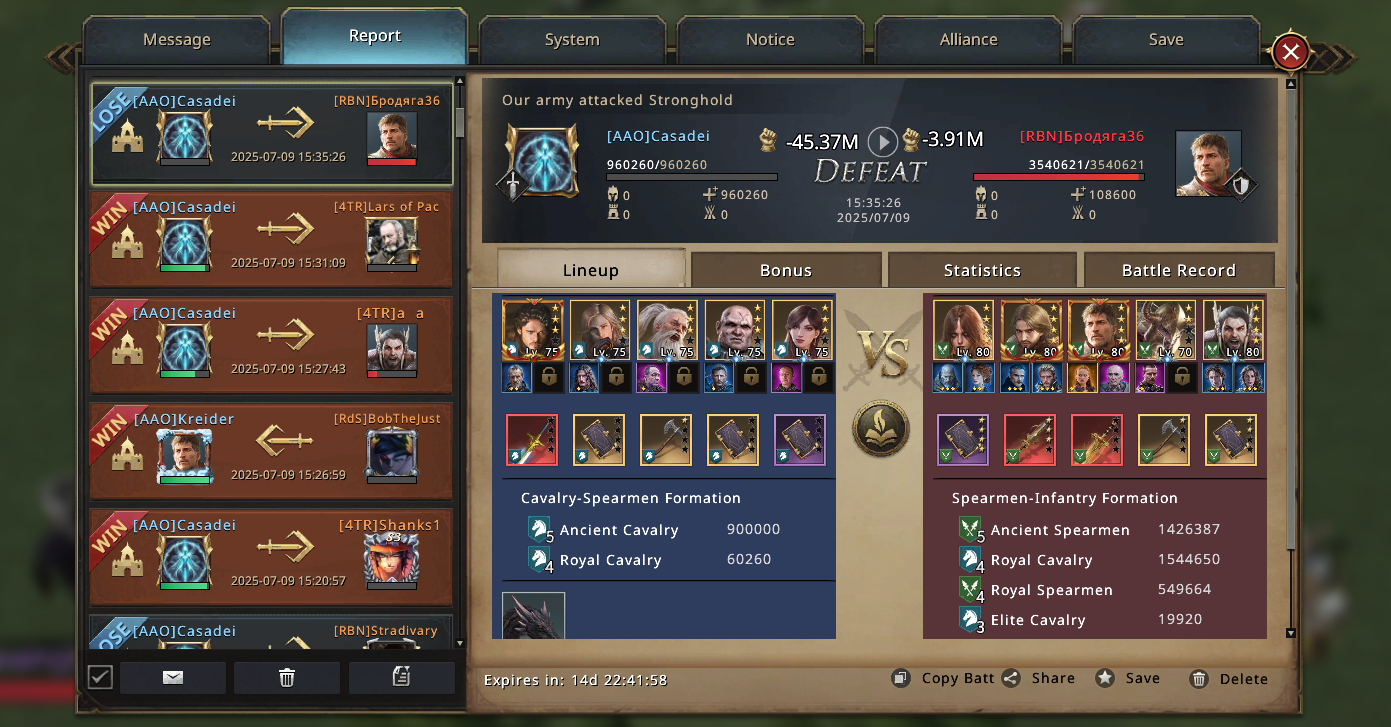Open the Save tab
1391x727 pixels.
[1166, 40]
